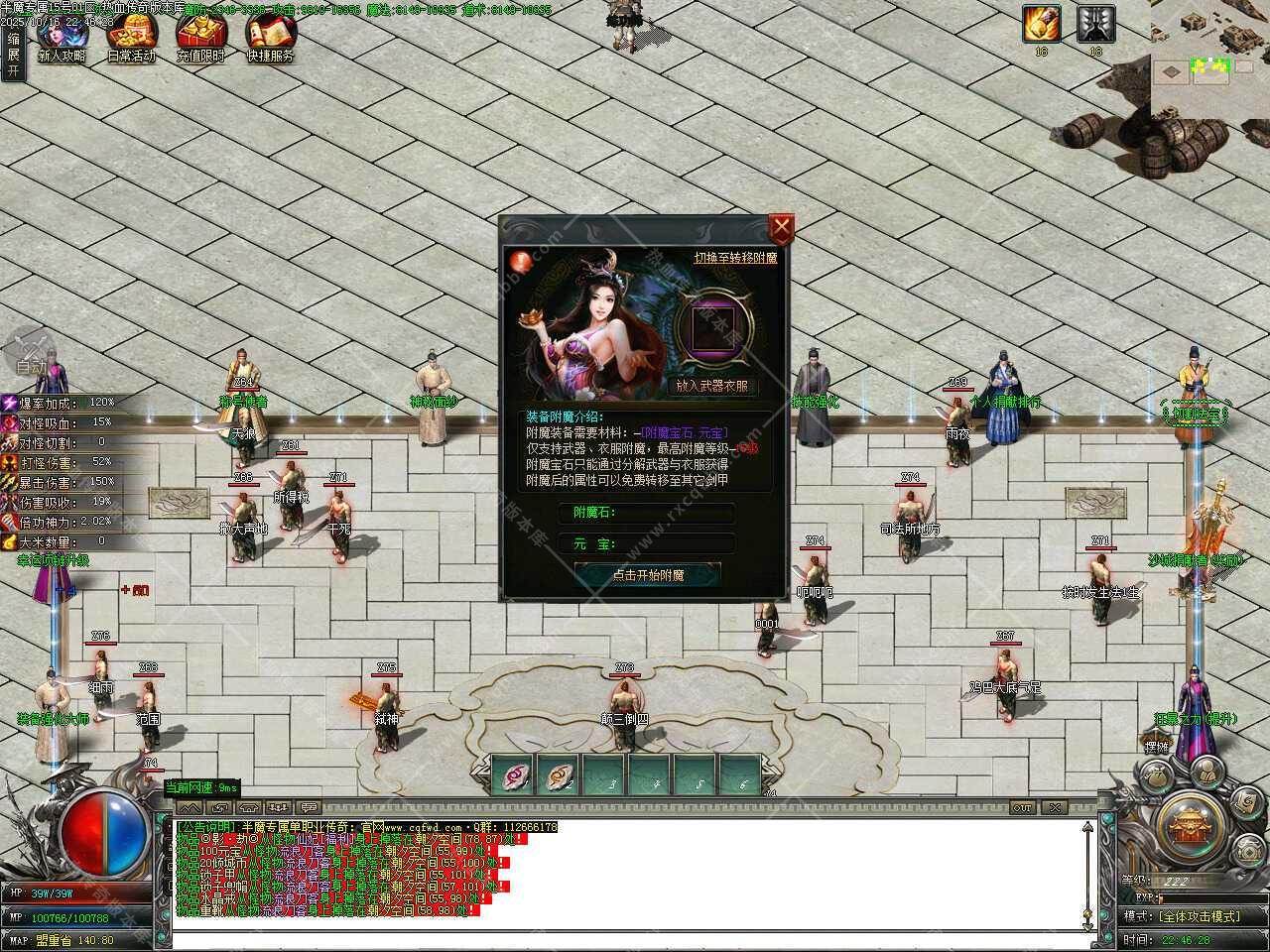Open the minimap

click(1210, 67)
